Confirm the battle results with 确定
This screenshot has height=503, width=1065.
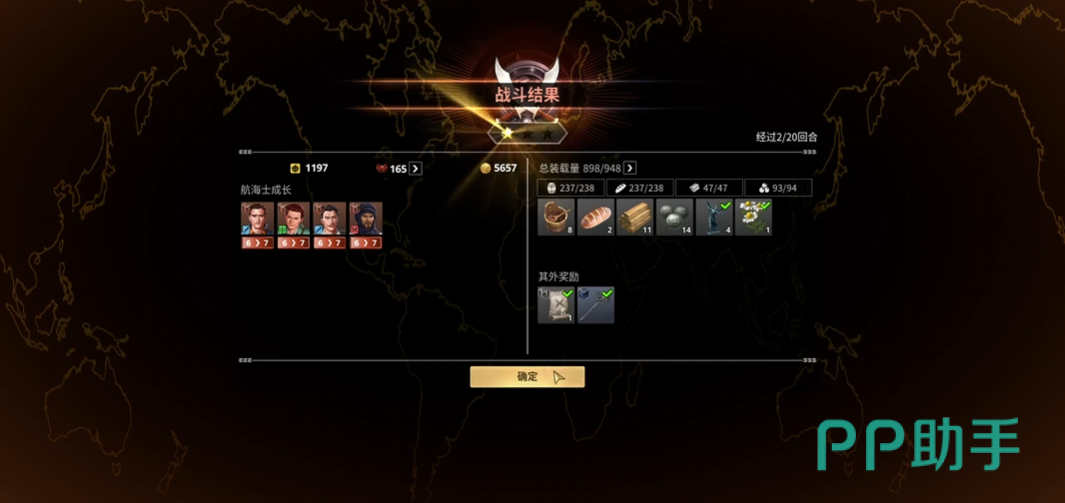[x=527, y=377]
